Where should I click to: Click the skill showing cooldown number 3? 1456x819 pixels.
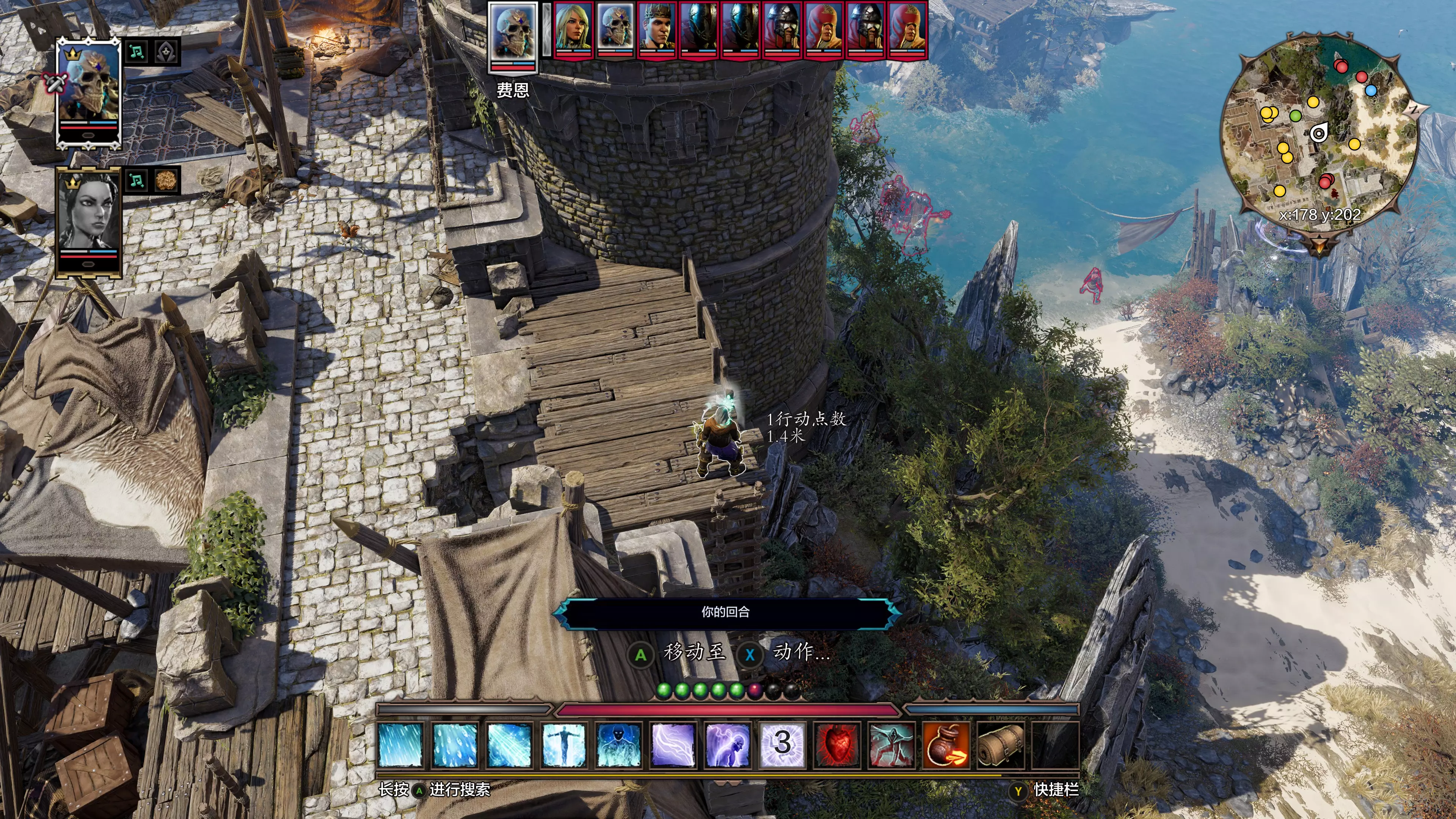tap(782, 744)
